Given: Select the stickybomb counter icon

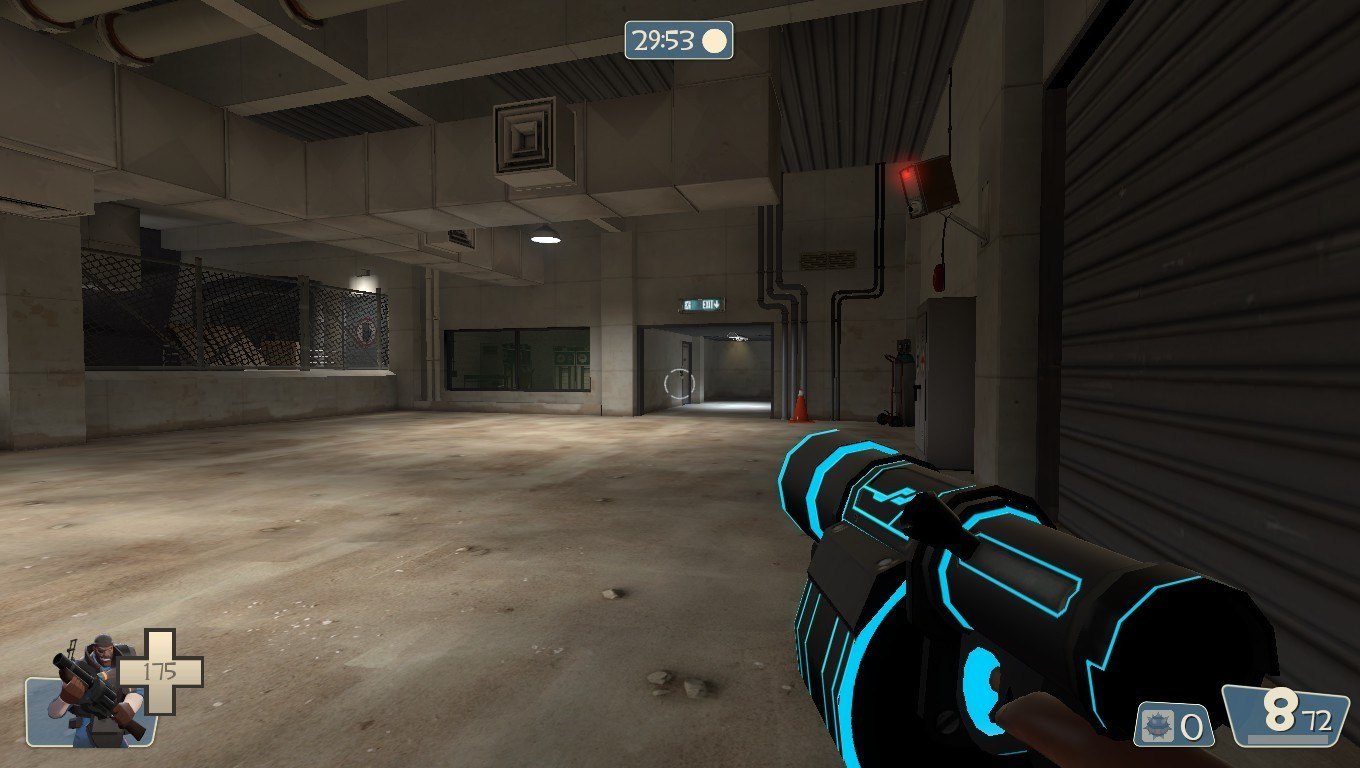Looking at the screenshot, I should pos(1157,725).
